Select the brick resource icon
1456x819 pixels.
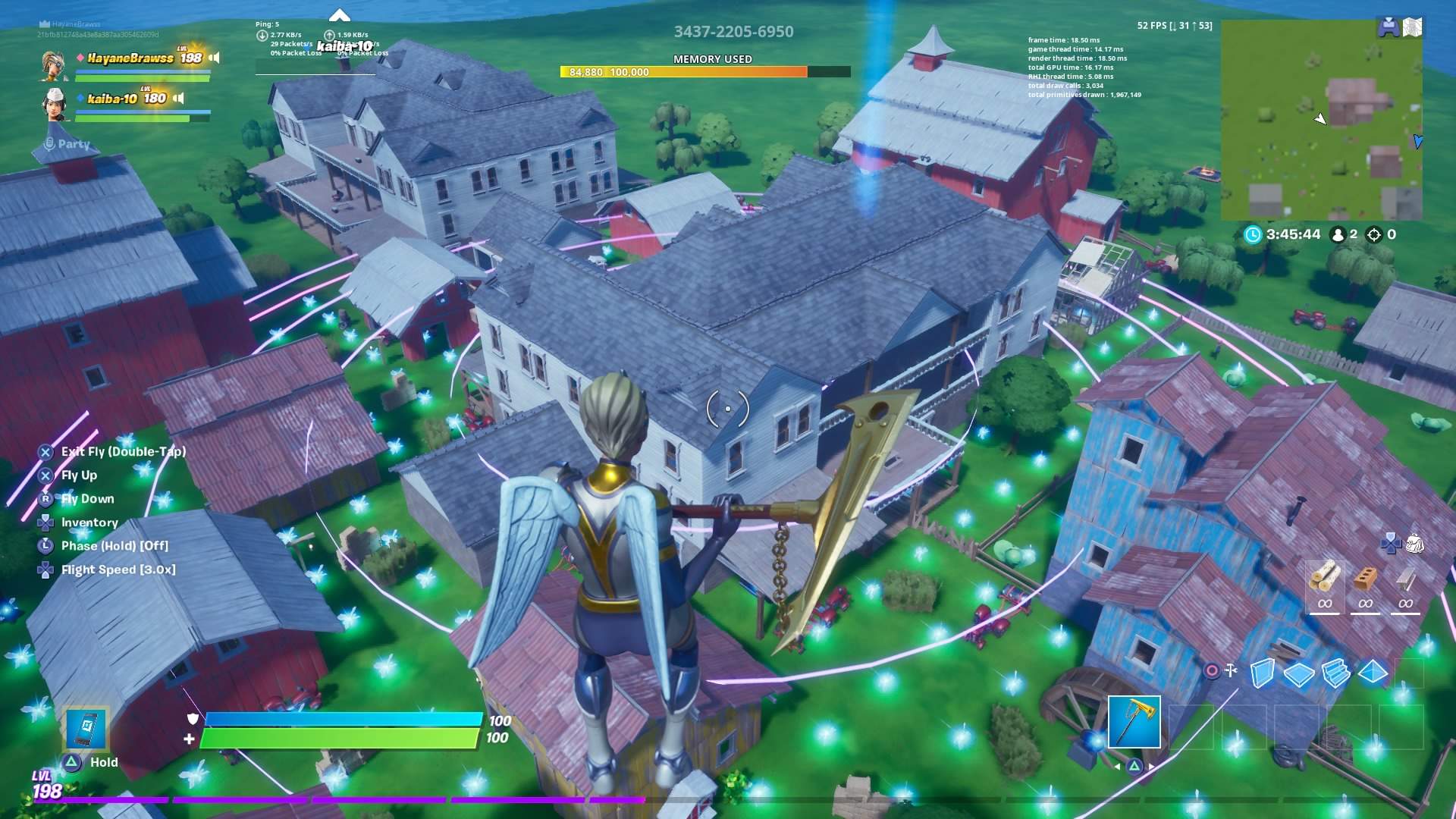[x=1367, y=578]
